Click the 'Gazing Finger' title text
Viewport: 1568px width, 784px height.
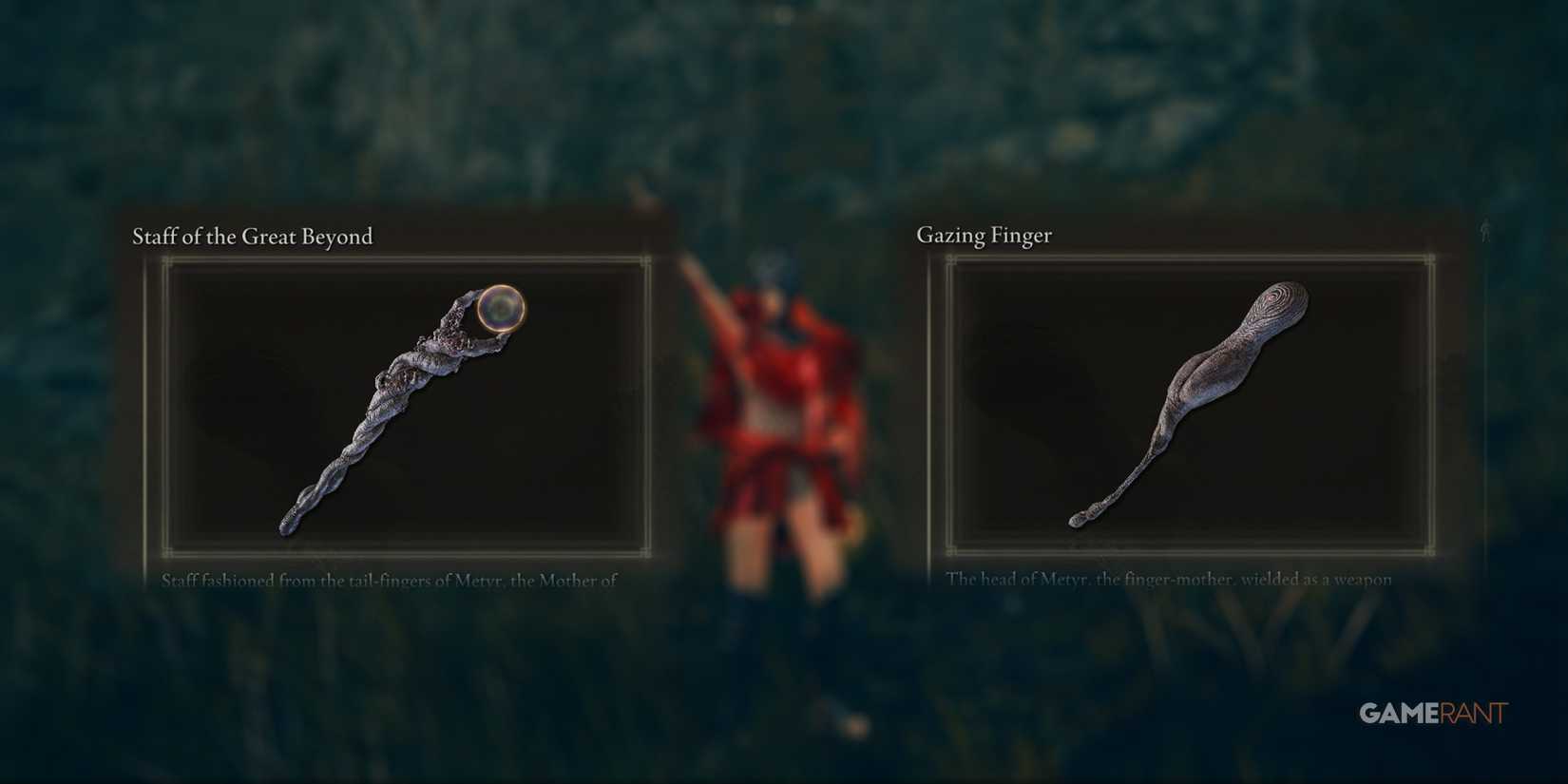(x=984, y=235)
